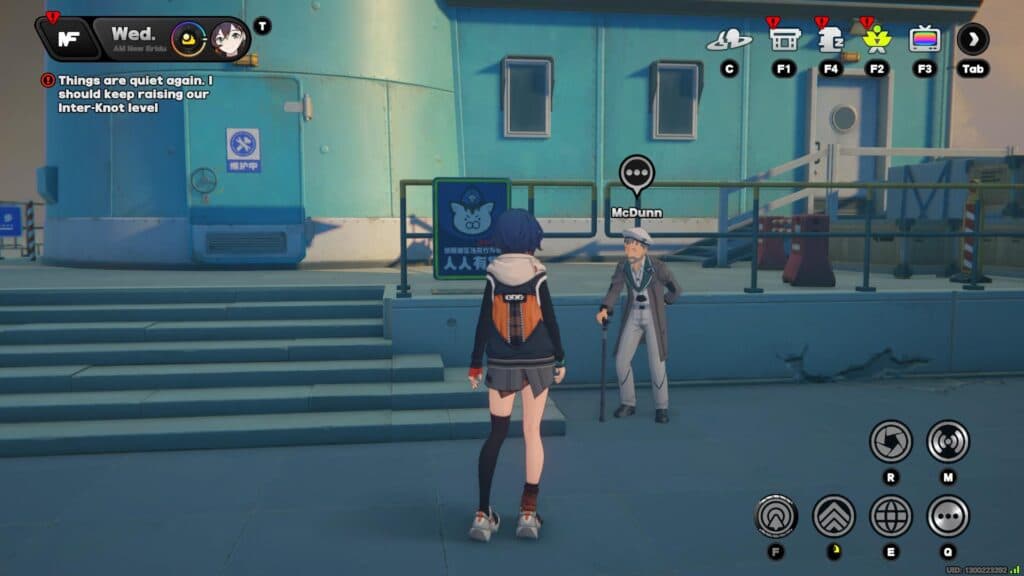
Task: Click the time-of-day ring icon
Action: (x=187, y=39)
